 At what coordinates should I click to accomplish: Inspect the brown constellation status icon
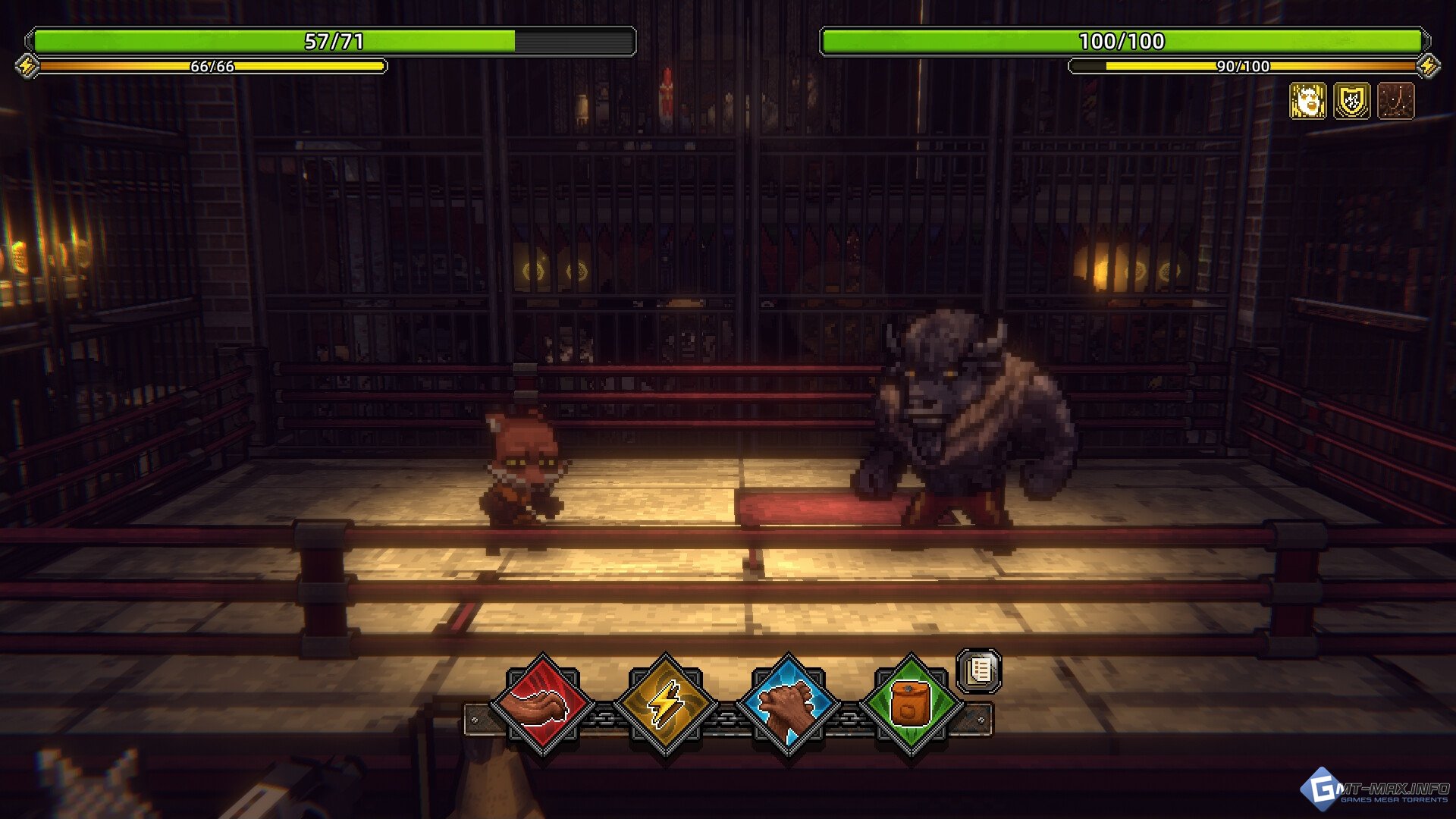pyautogui.click(x=1396, y=101)
